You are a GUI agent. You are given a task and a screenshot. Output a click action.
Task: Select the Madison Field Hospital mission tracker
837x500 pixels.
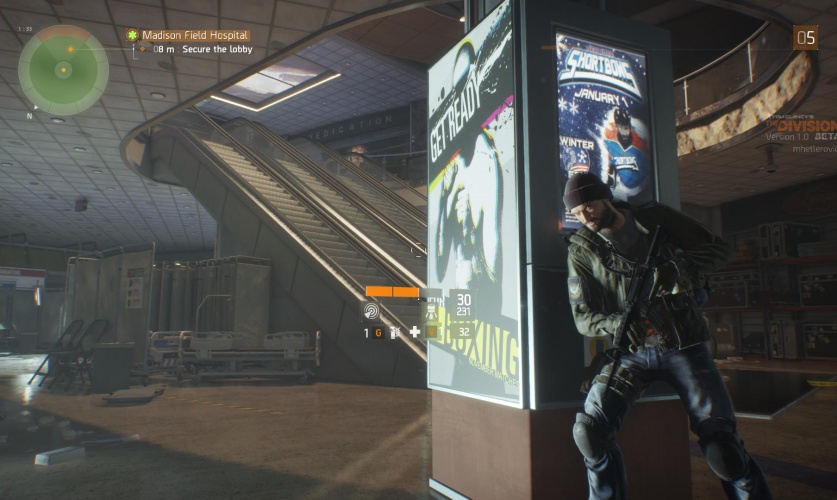pyautogui.click(x=195, y=35)
